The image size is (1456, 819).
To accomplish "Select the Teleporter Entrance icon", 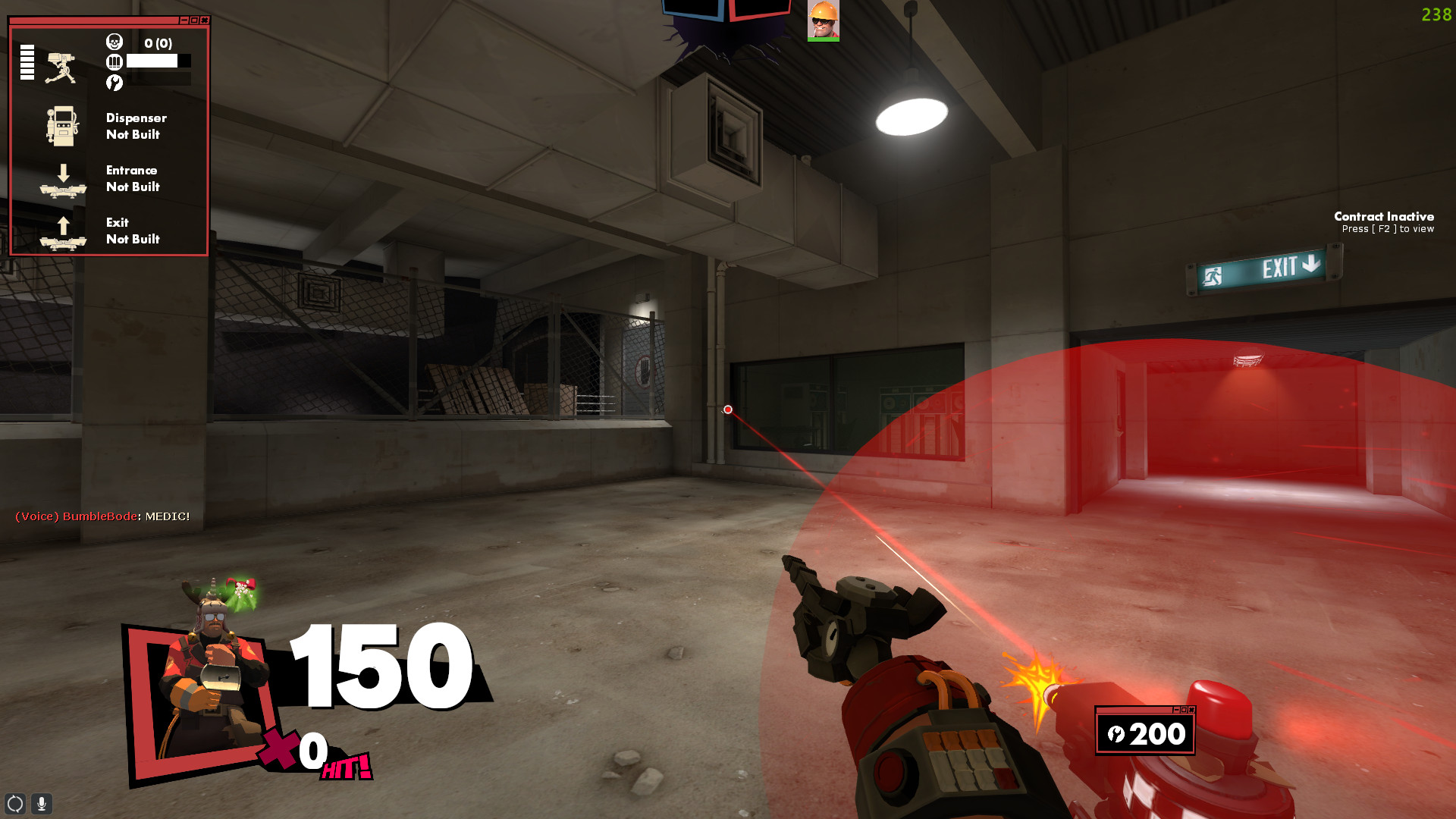I will (63, 179).
